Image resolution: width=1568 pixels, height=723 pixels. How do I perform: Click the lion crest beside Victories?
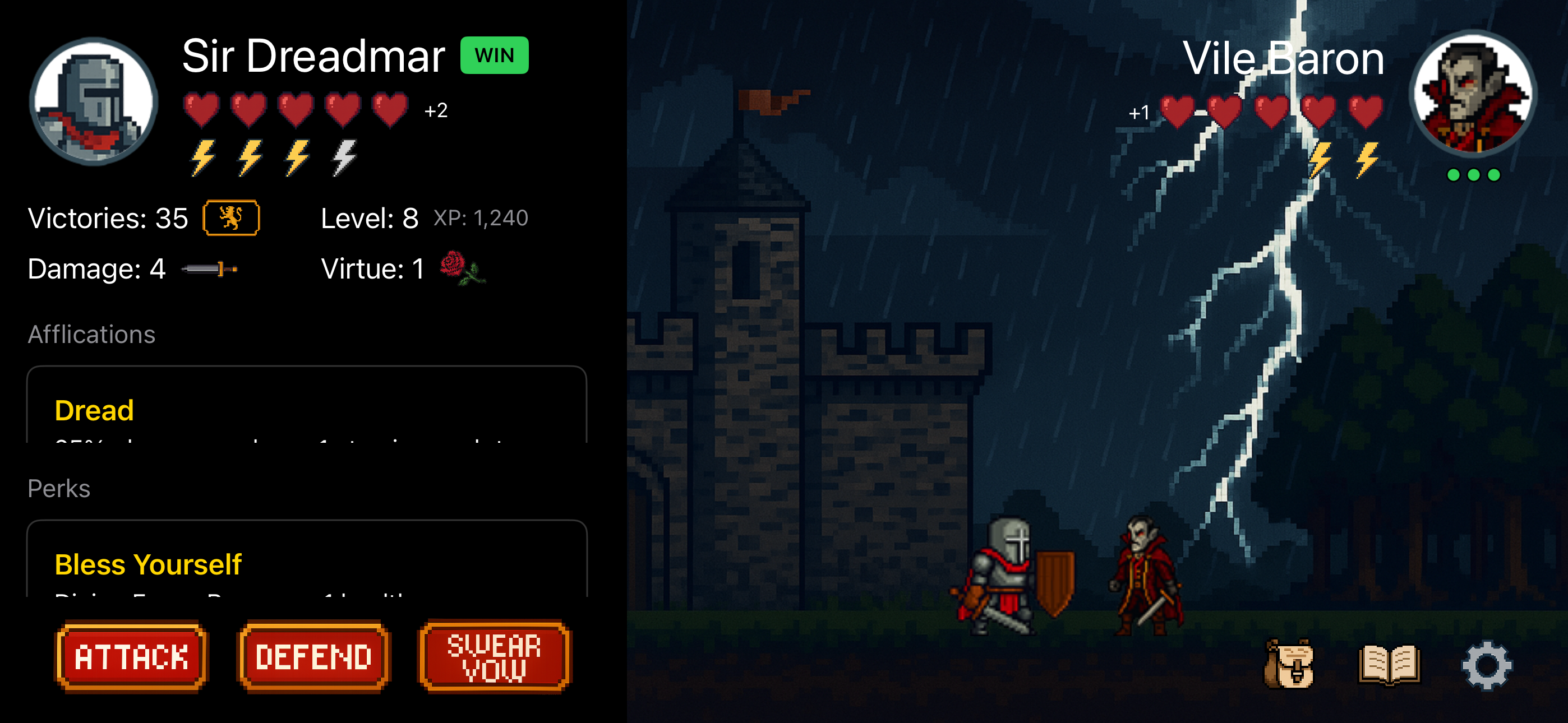click(x=231, y=217)
